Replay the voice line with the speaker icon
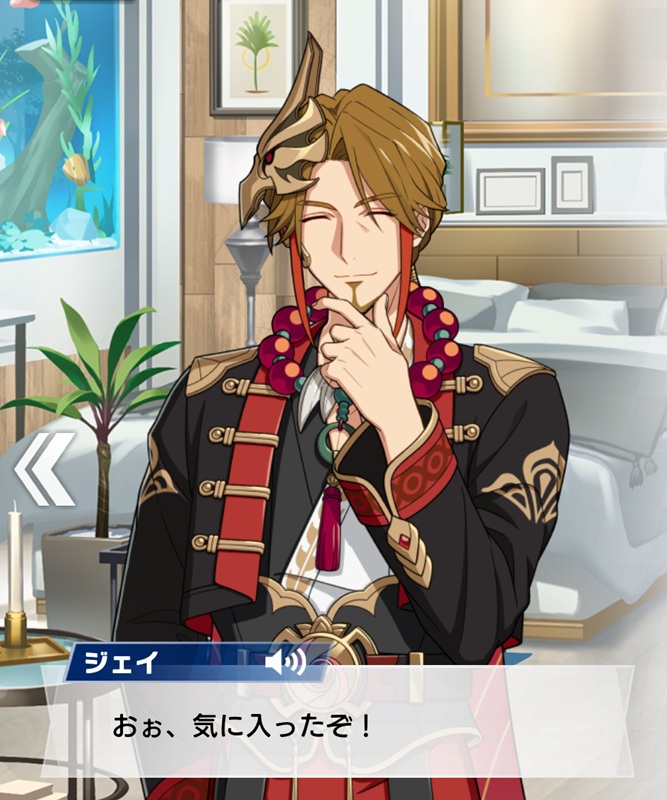This screenshot has height=800, width=667. [x=284, y=665]
